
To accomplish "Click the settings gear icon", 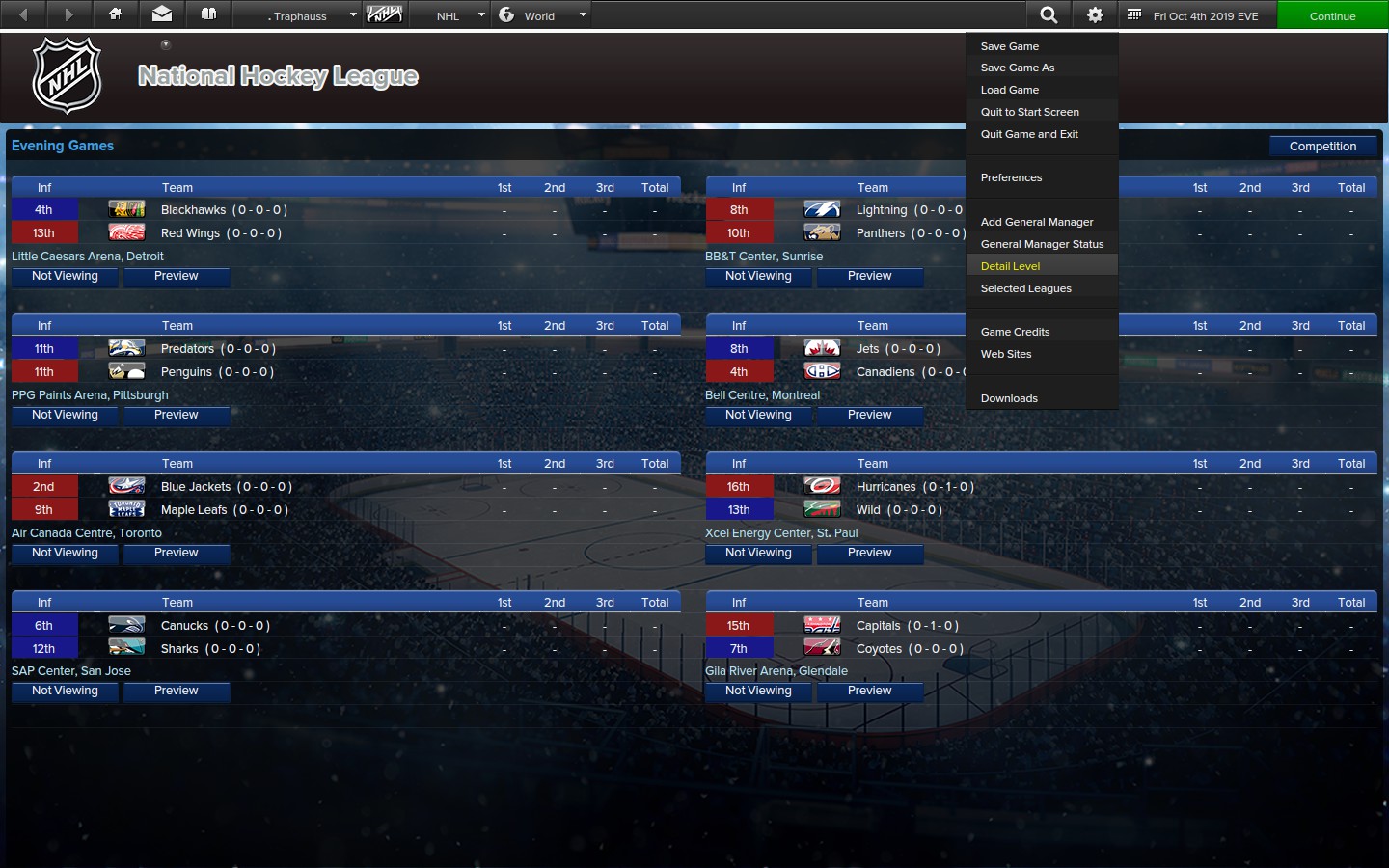I will [1094, 14].
